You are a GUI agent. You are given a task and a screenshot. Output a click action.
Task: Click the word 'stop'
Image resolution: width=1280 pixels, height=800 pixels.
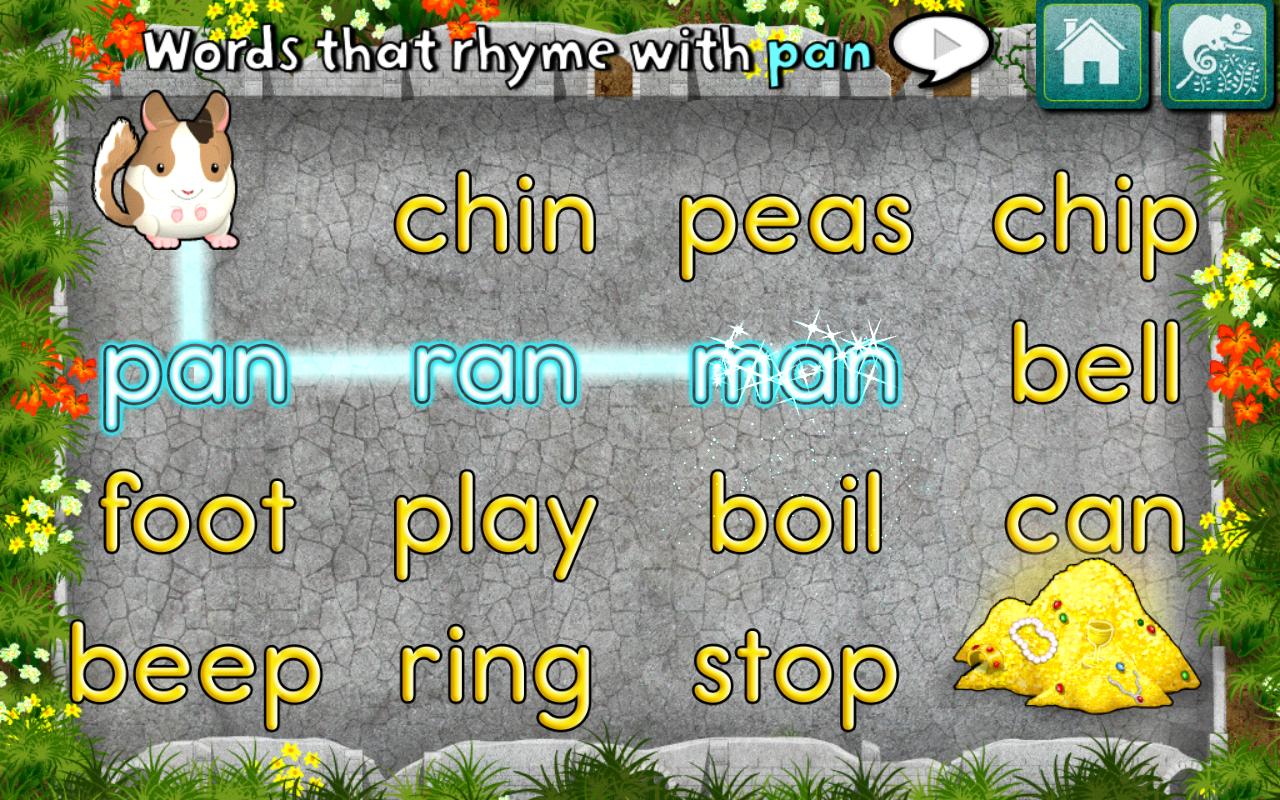pos(793,668)
